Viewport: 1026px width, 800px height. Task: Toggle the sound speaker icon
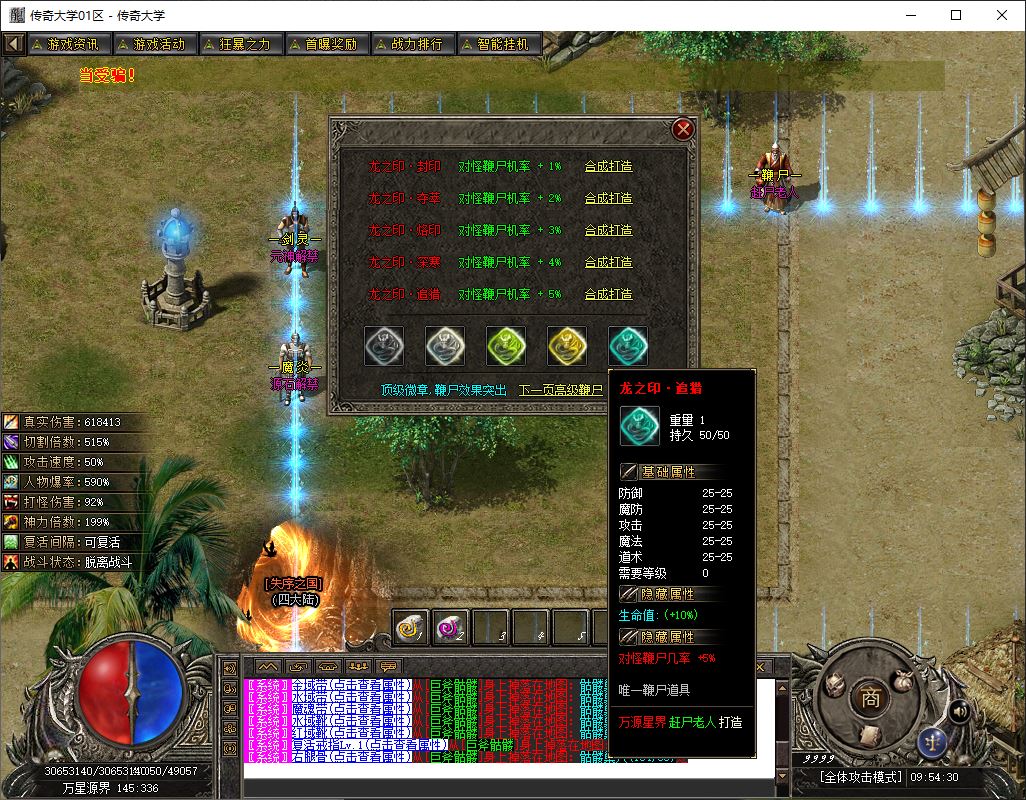pos(959,711)
